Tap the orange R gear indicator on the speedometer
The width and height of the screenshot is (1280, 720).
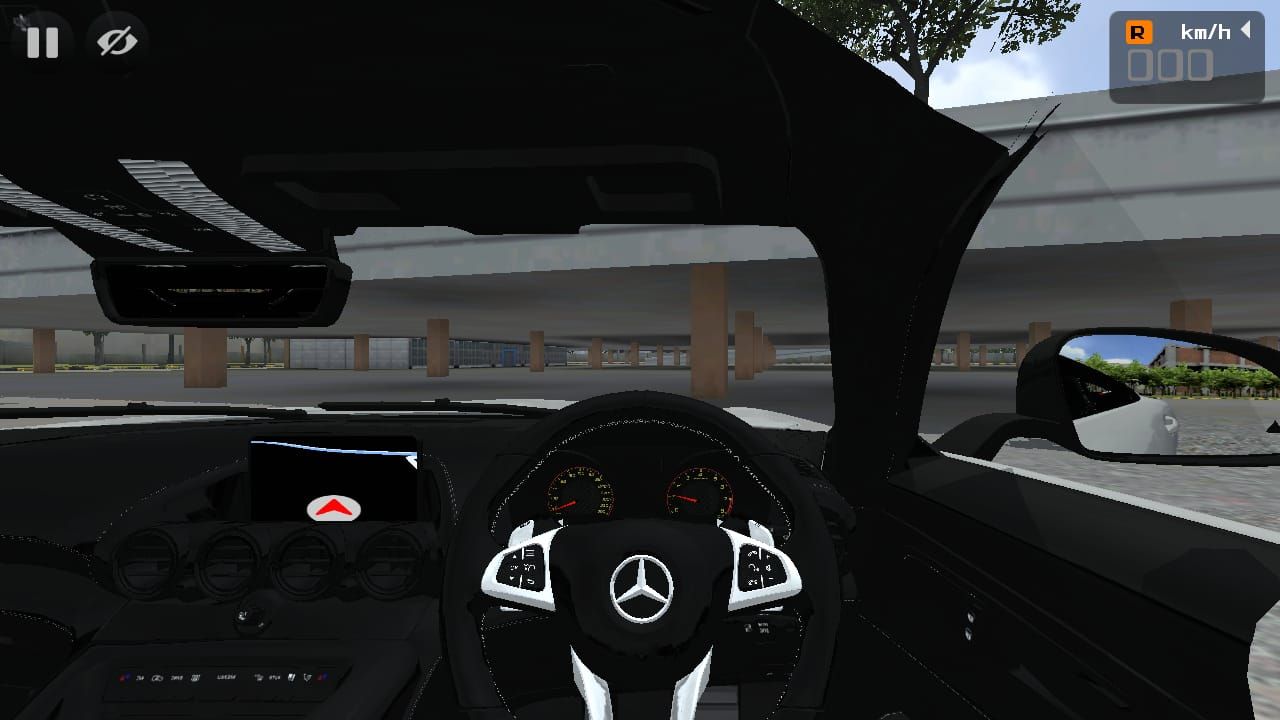[1138, 33]
